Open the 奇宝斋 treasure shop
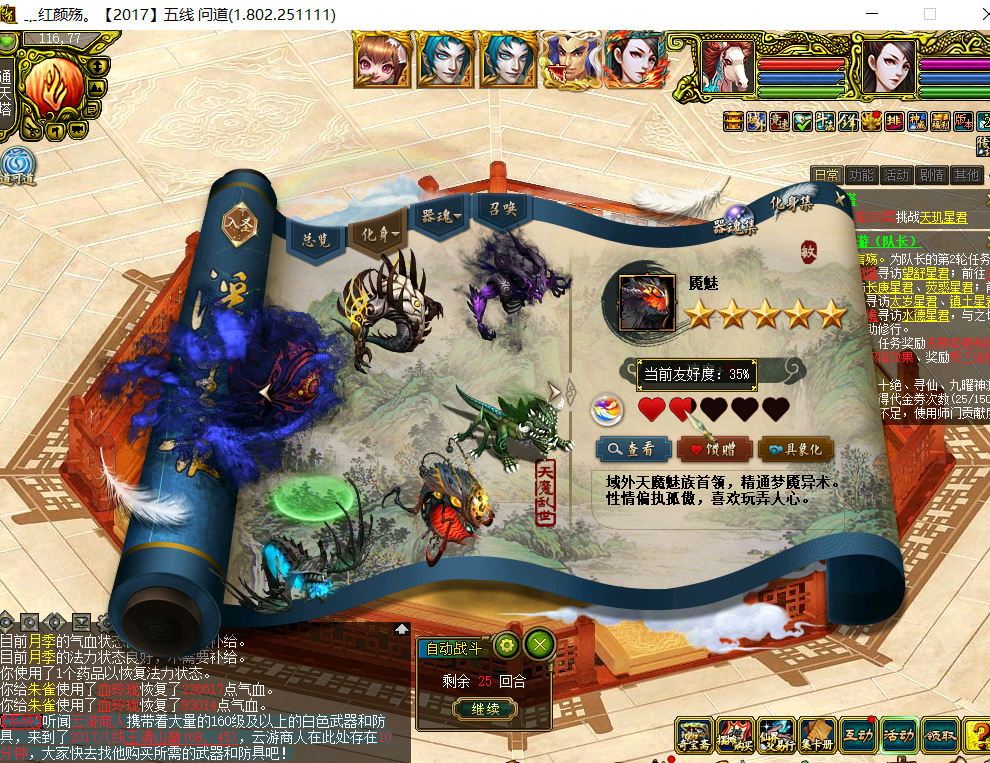The width and height of the screenshot is (990, 763). tap(693, 737)
